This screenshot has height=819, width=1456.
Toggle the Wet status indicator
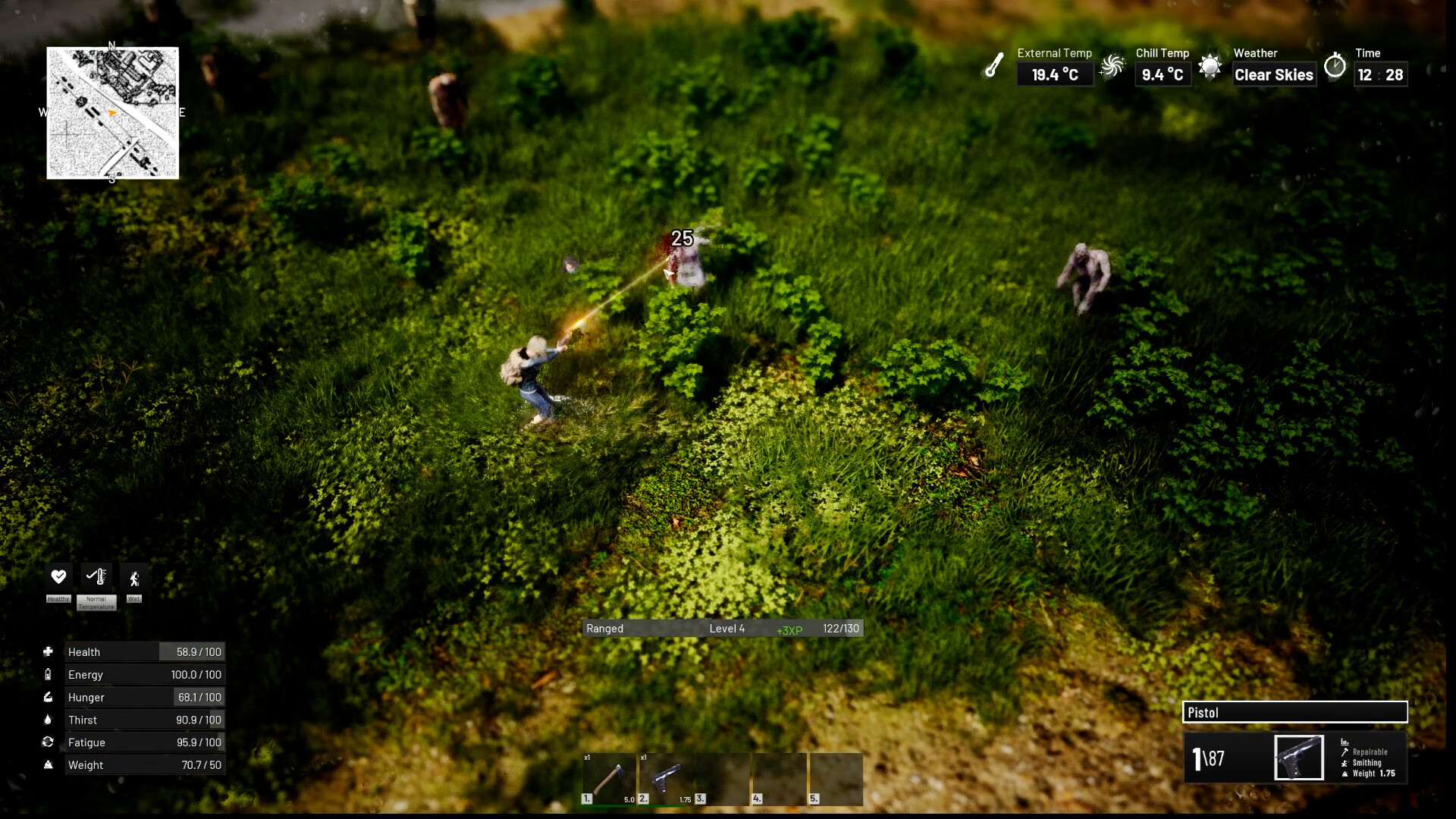coord(134,576)
